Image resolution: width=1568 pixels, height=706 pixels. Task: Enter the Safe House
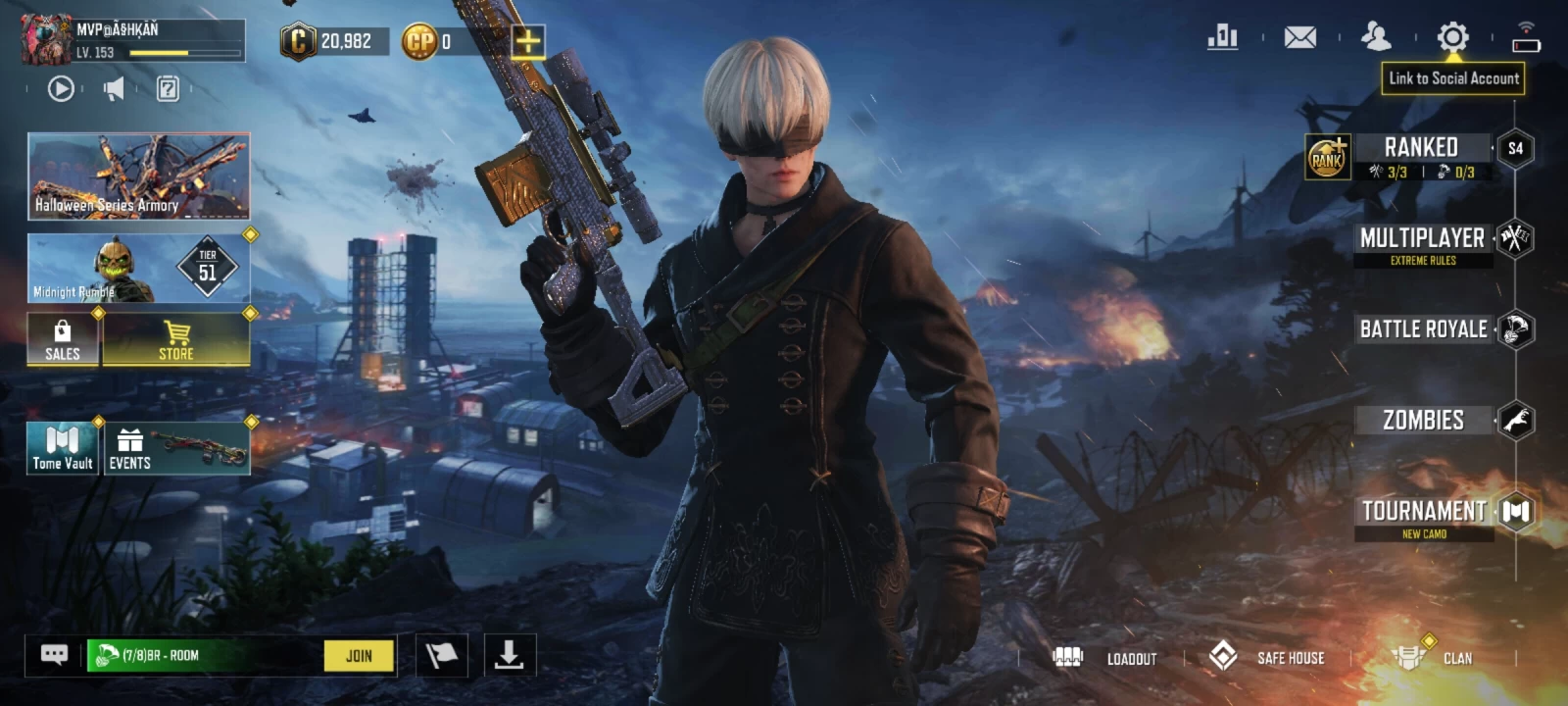[1267, 658]
